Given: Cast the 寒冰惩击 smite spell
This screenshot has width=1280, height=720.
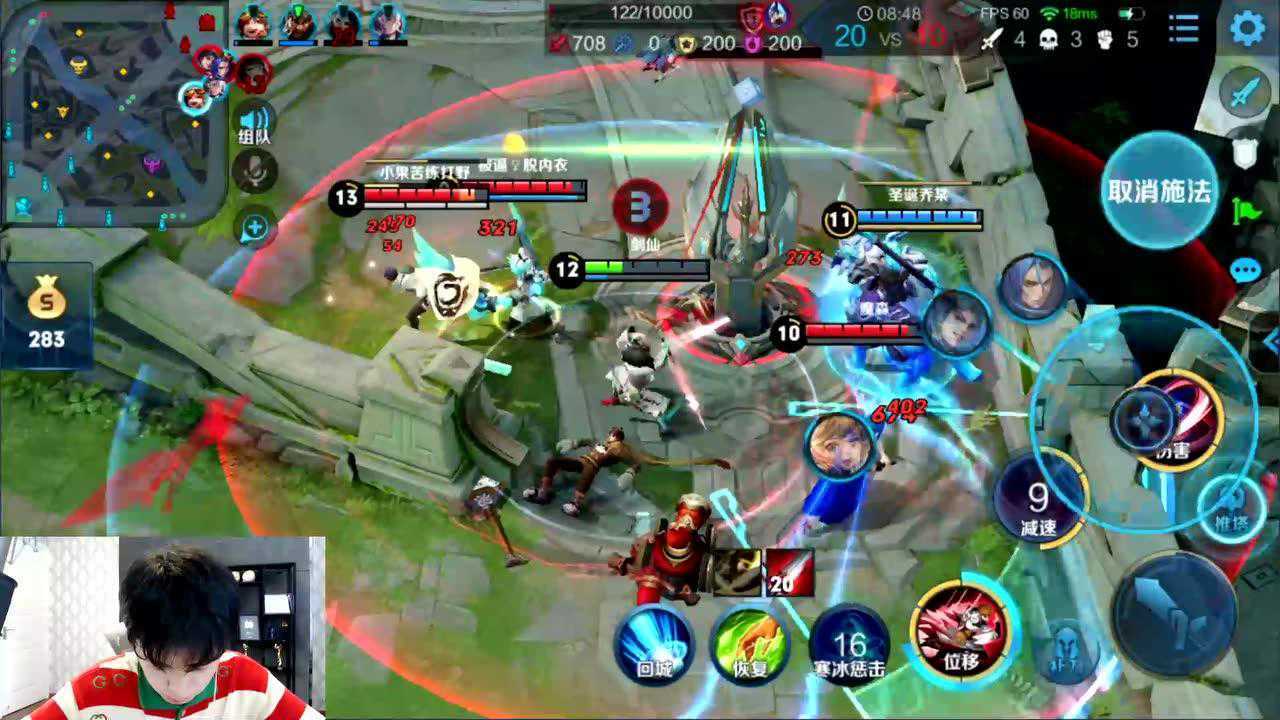Looking at the screenshot, I should pyautogui.click(x=849, y=642).
